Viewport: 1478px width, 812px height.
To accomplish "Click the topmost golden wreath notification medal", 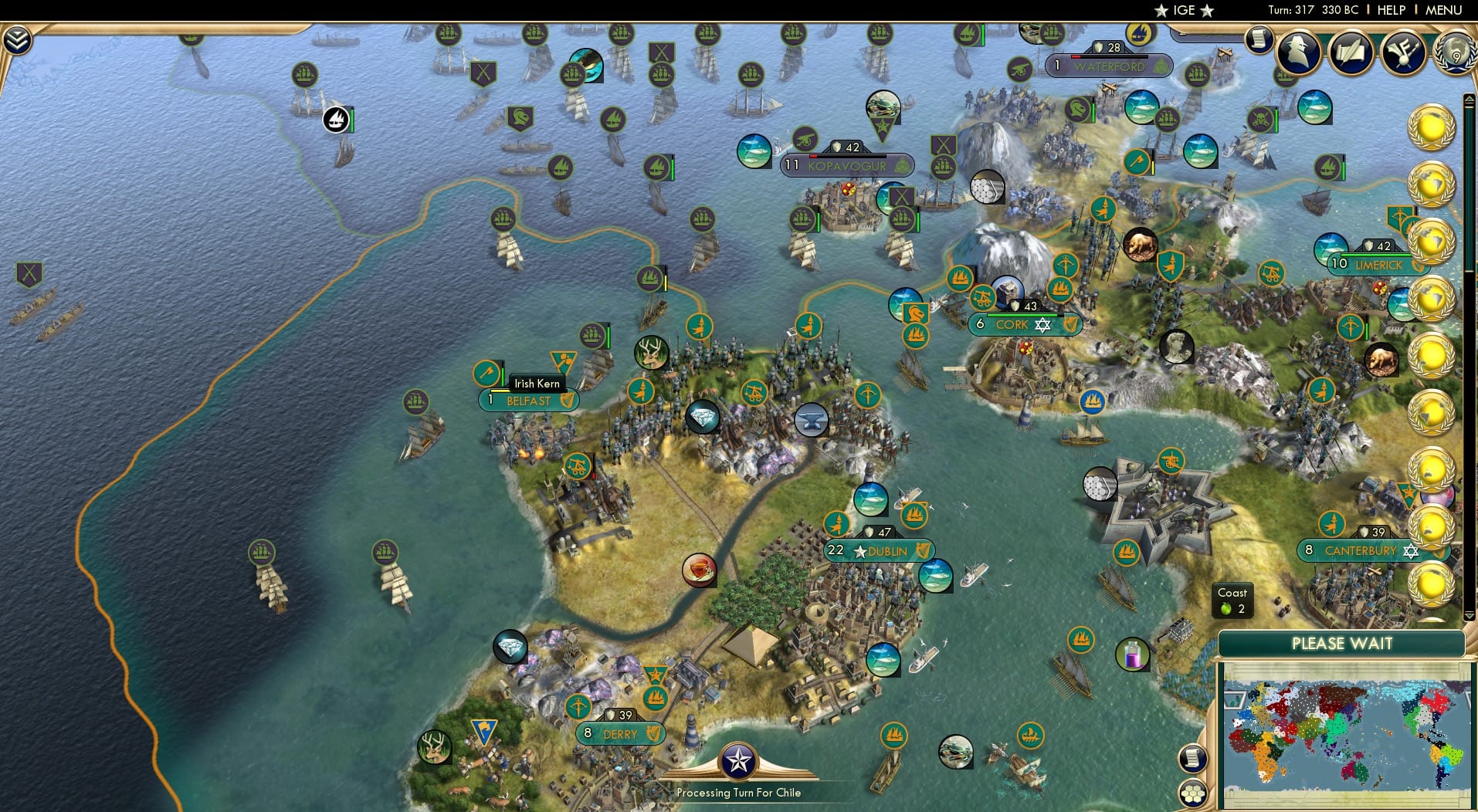I will point(1432,126).
